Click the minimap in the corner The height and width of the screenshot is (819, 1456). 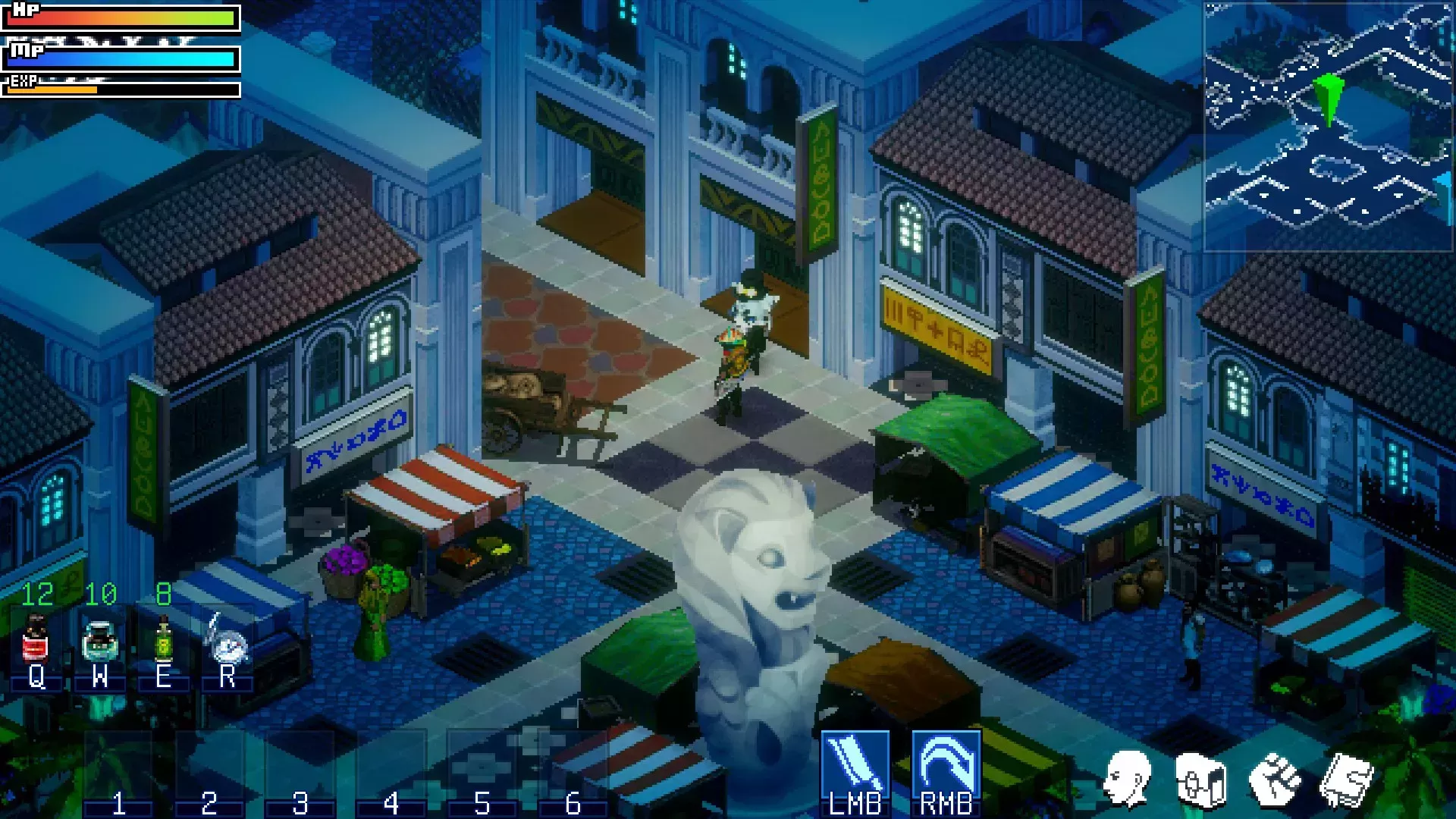pyautogui.click(x=1328, y=126)
